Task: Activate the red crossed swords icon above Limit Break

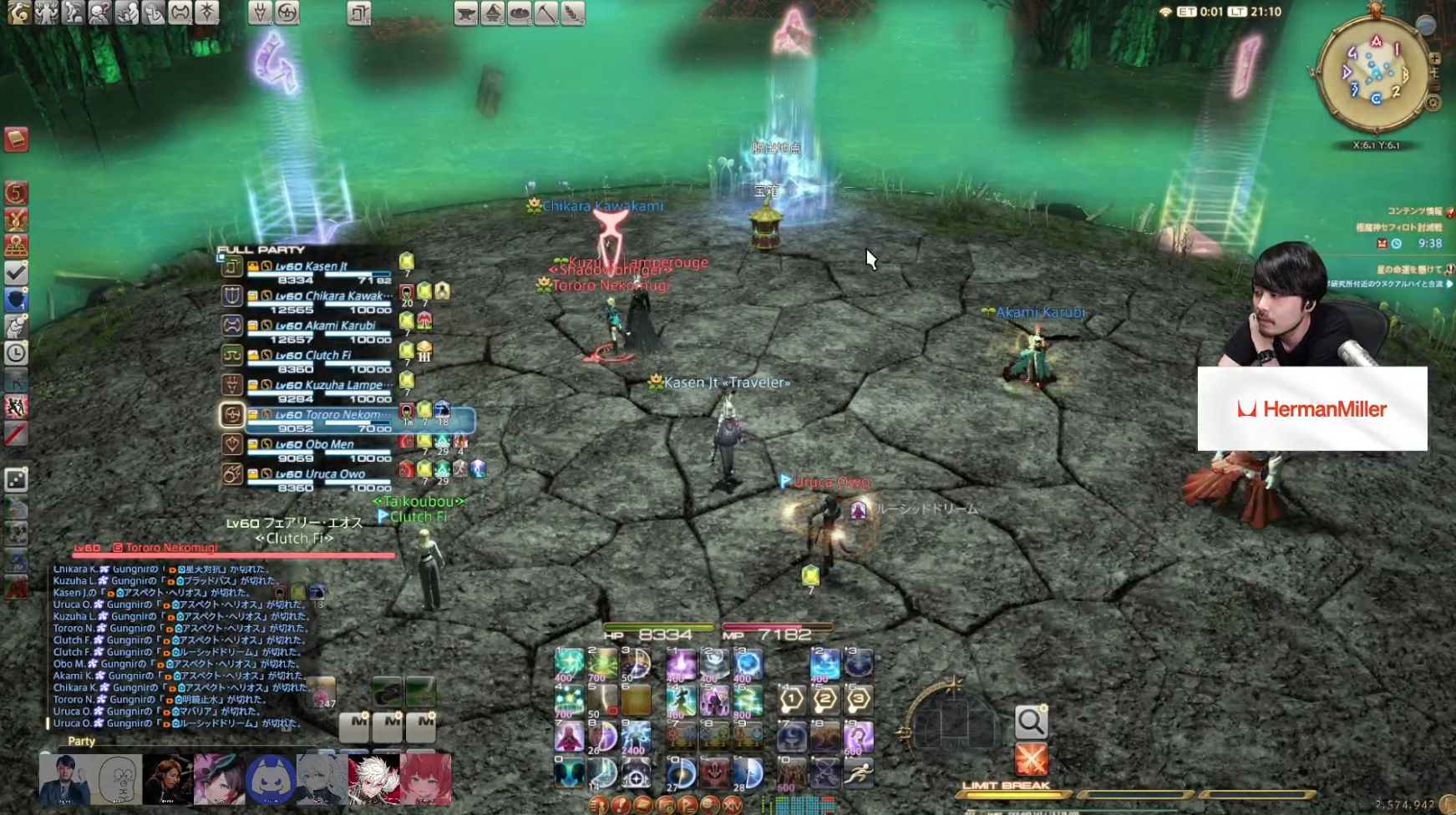Action: point(1032,758)
